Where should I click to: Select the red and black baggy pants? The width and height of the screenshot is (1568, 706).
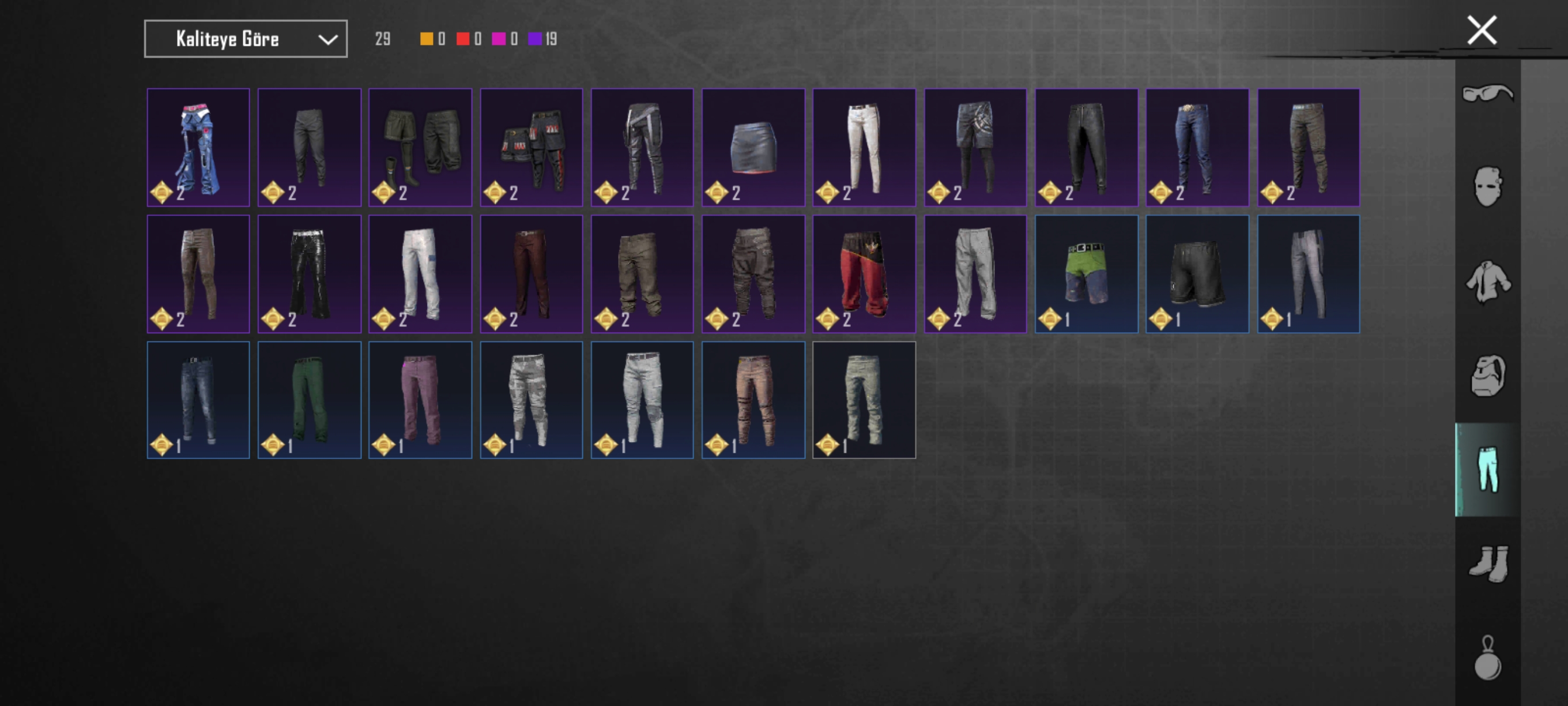[x=864, y=273]
